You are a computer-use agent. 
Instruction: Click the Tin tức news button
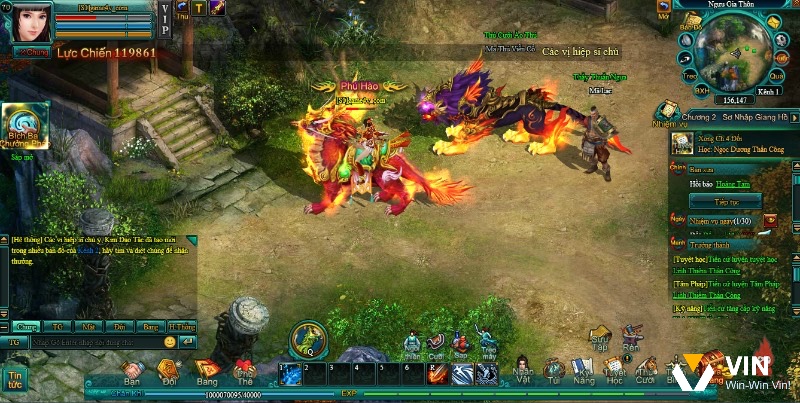(x=15, y=378)
